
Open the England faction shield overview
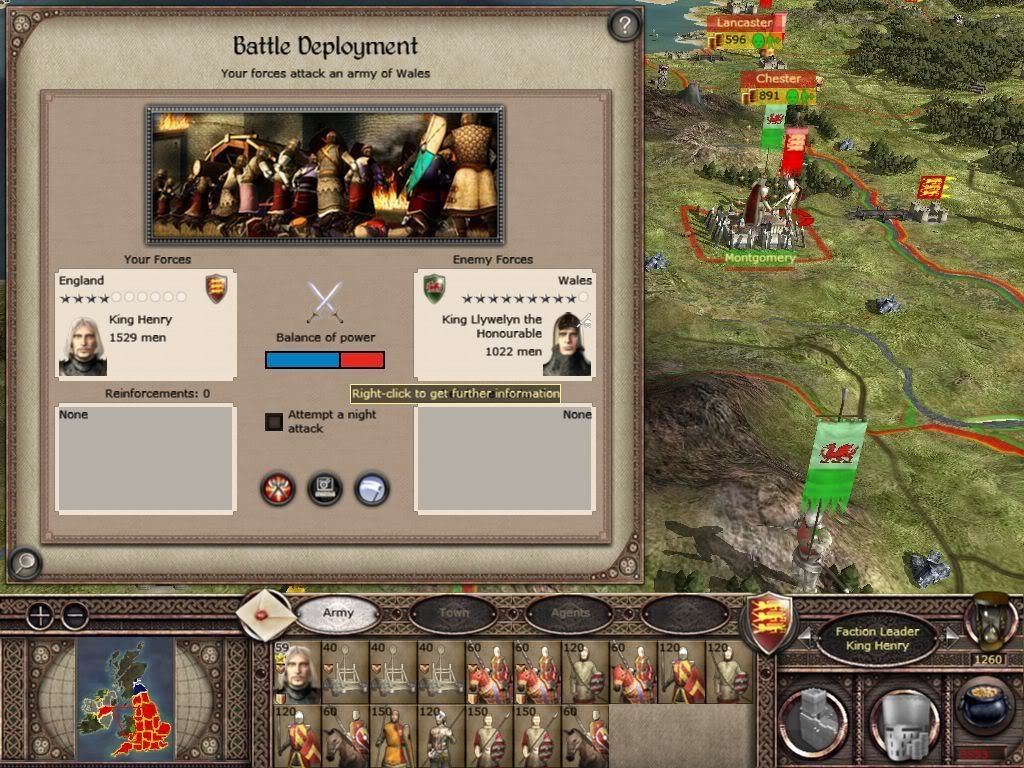click(770, 622)
